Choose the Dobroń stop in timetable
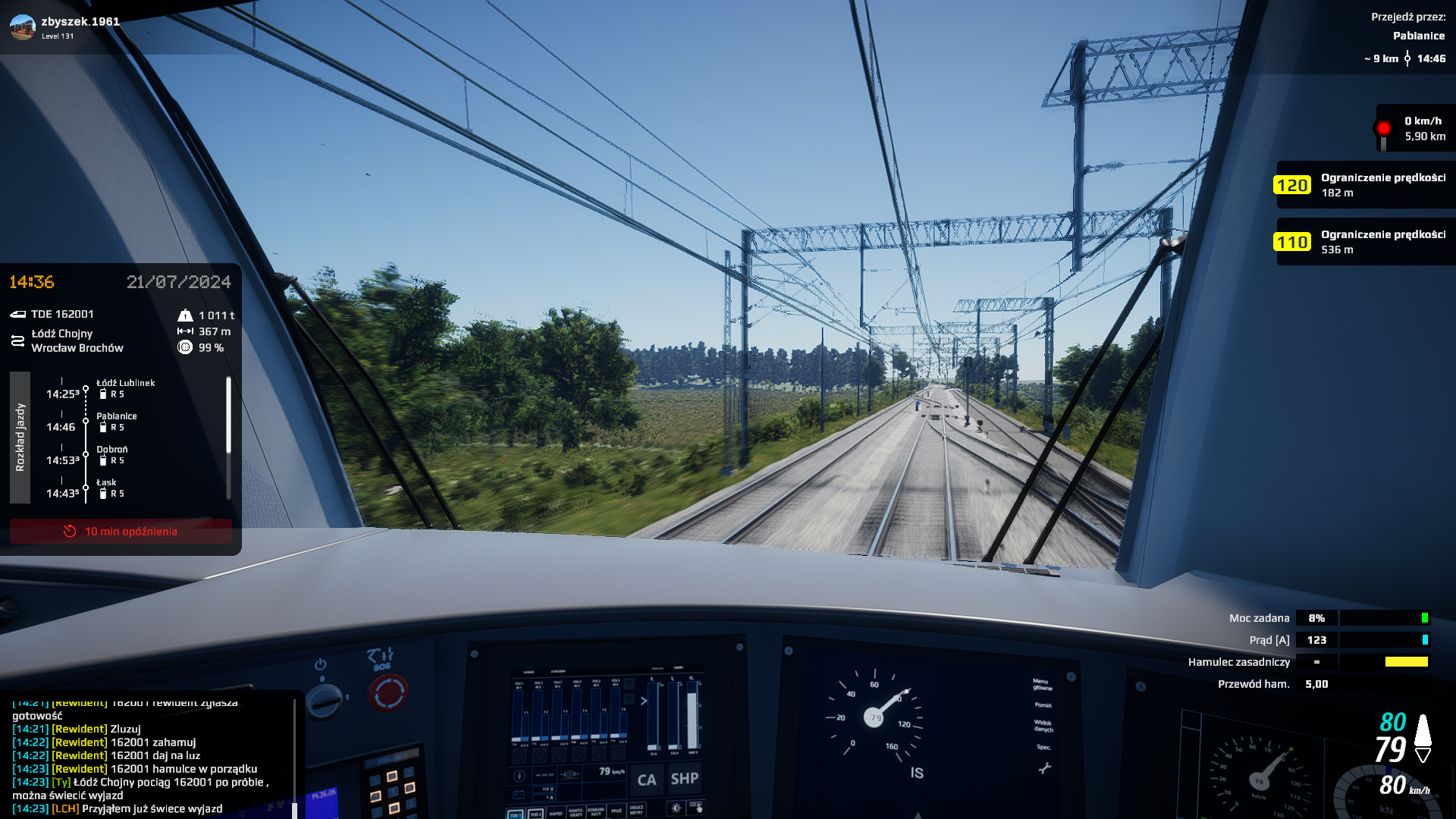This screenshot has width=1456, height=819. tap(112, 455)
